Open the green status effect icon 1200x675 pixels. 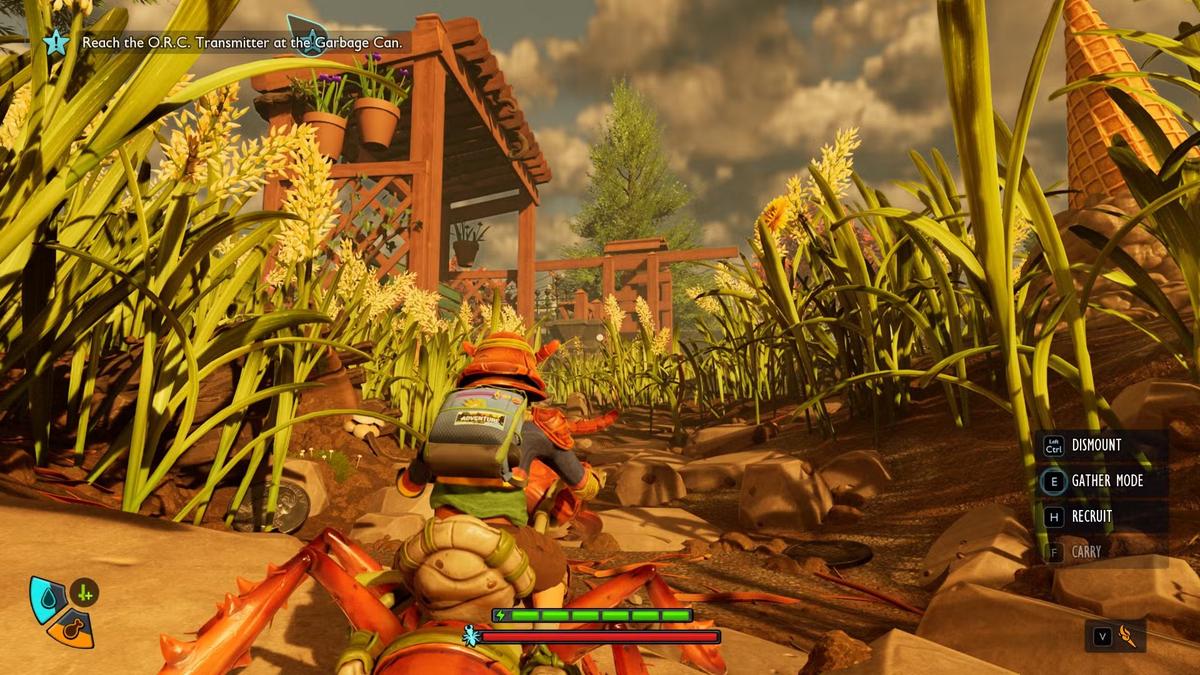tap(84, 593)
